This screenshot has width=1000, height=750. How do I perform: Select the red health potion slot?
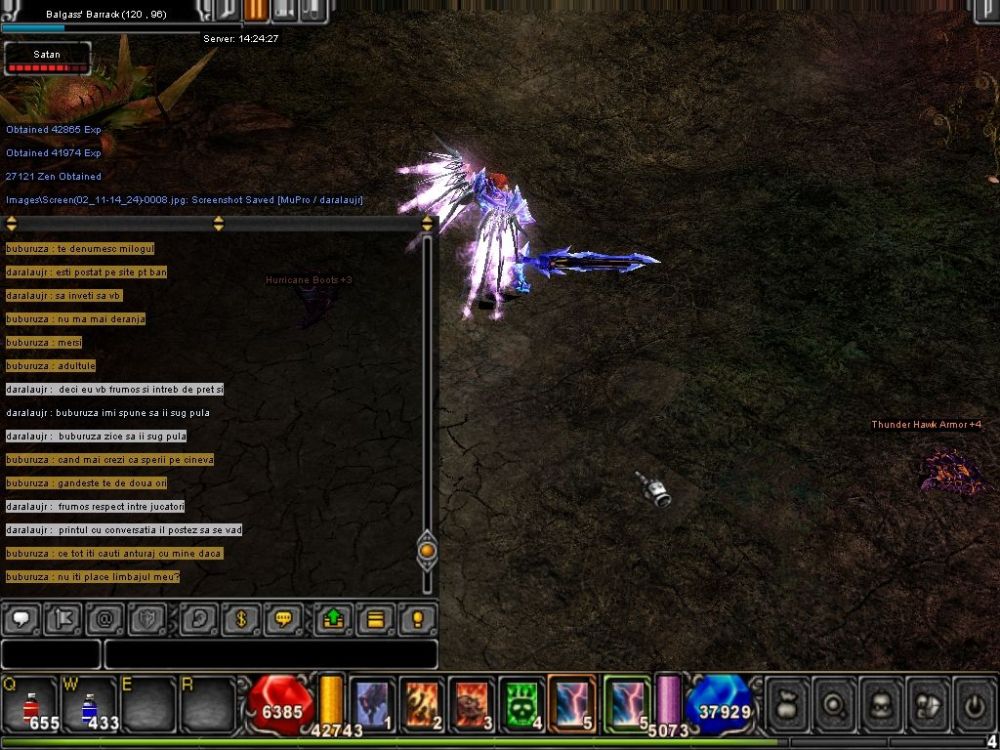point(31,703)
